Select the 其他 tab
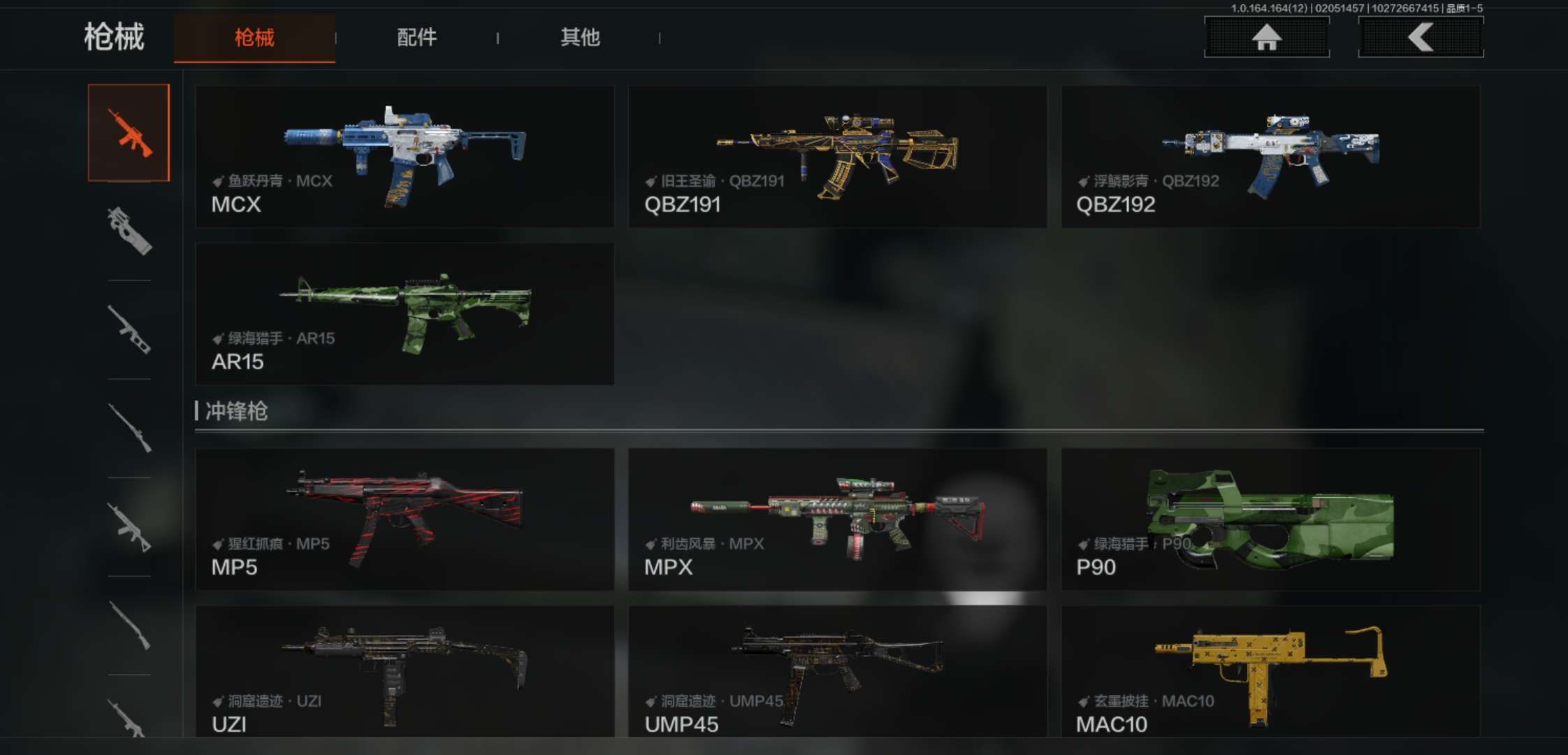Viewport: 1568px width, 755px height. pos(580,38)
